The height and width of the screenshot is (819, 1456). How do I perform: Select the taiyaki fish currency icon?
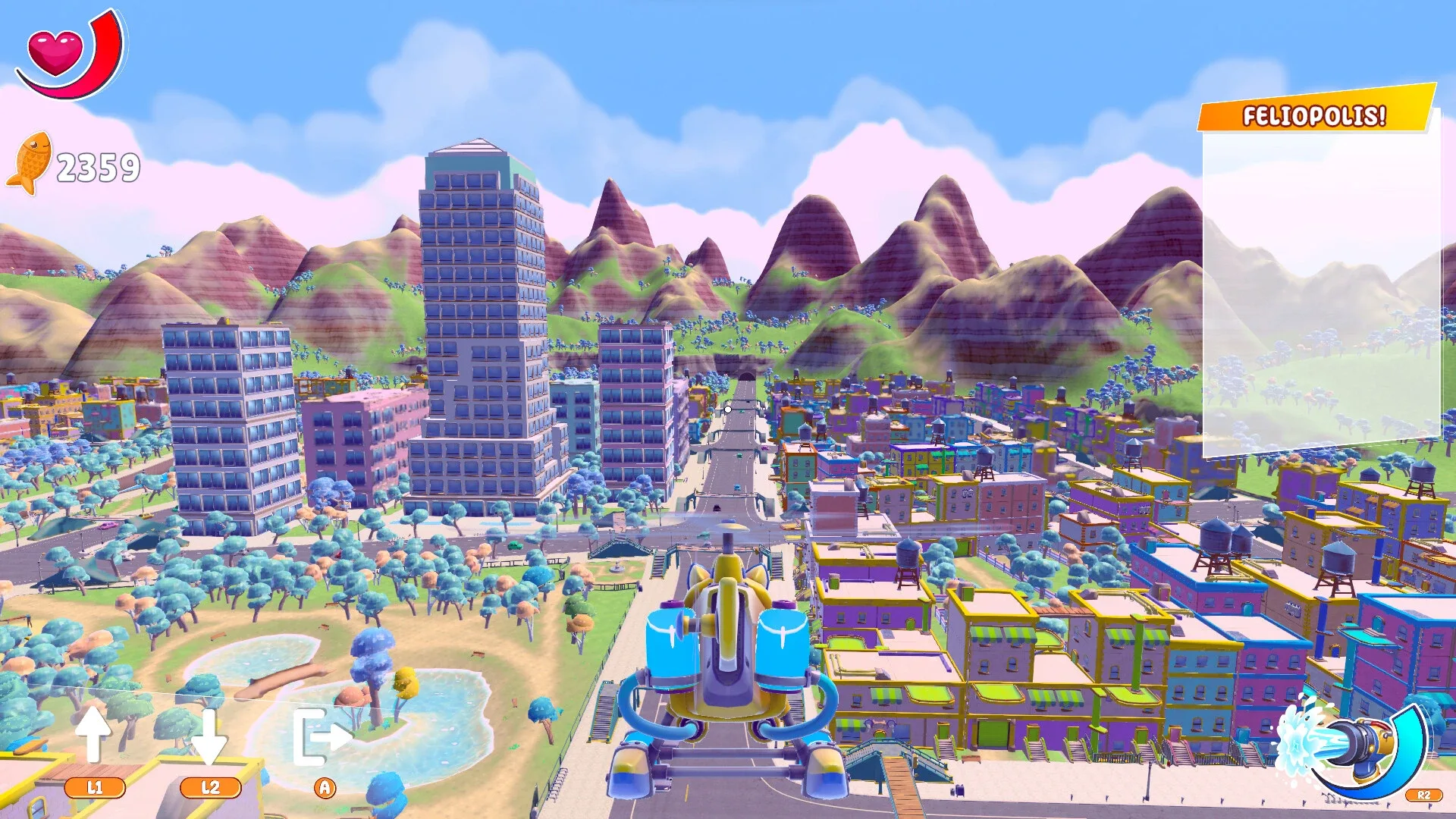(x=32, y=161)
